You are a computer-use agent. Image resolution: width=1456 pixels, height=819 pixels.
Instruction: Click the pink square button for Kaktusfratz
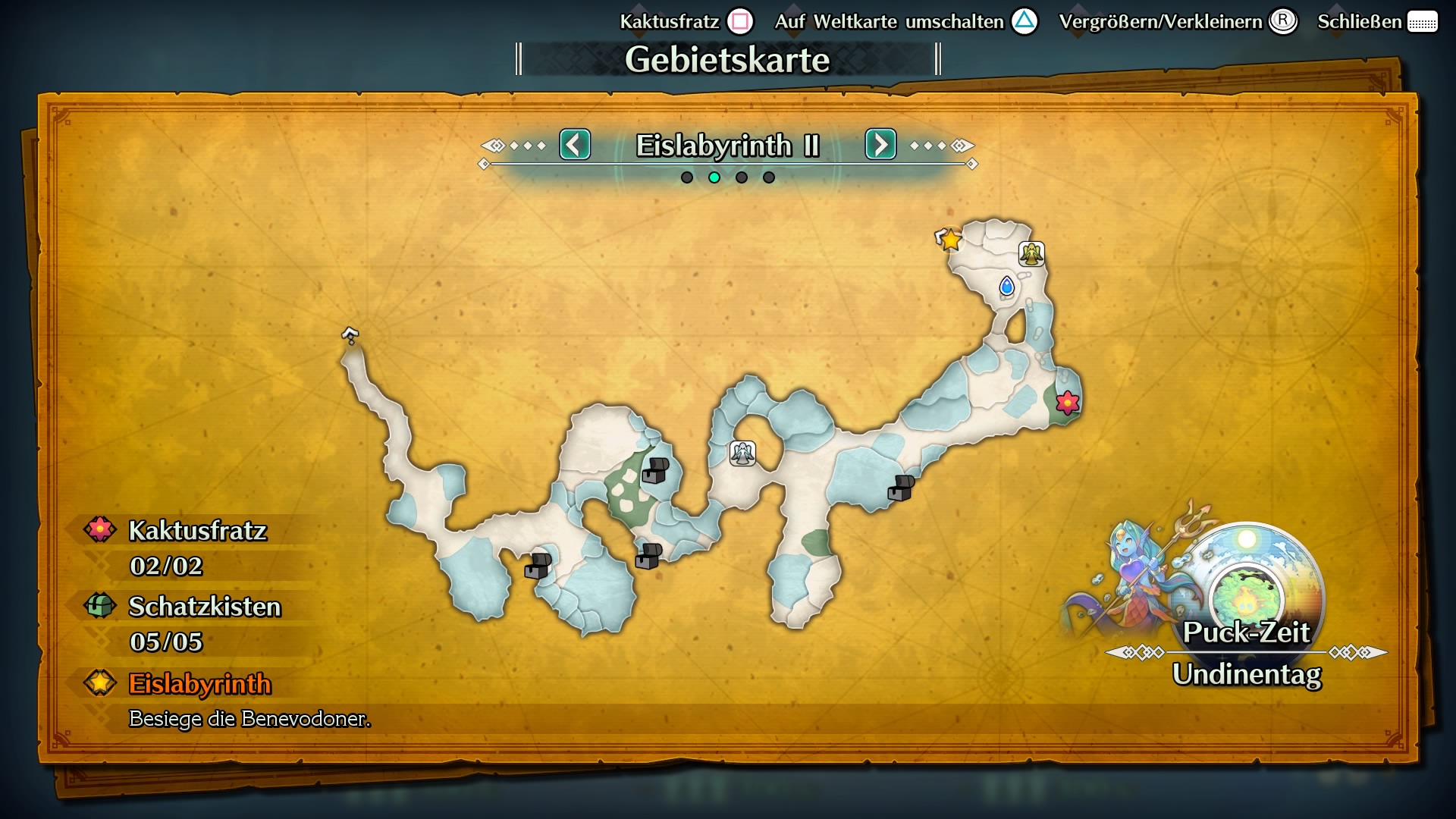click(x=739, y=21)
